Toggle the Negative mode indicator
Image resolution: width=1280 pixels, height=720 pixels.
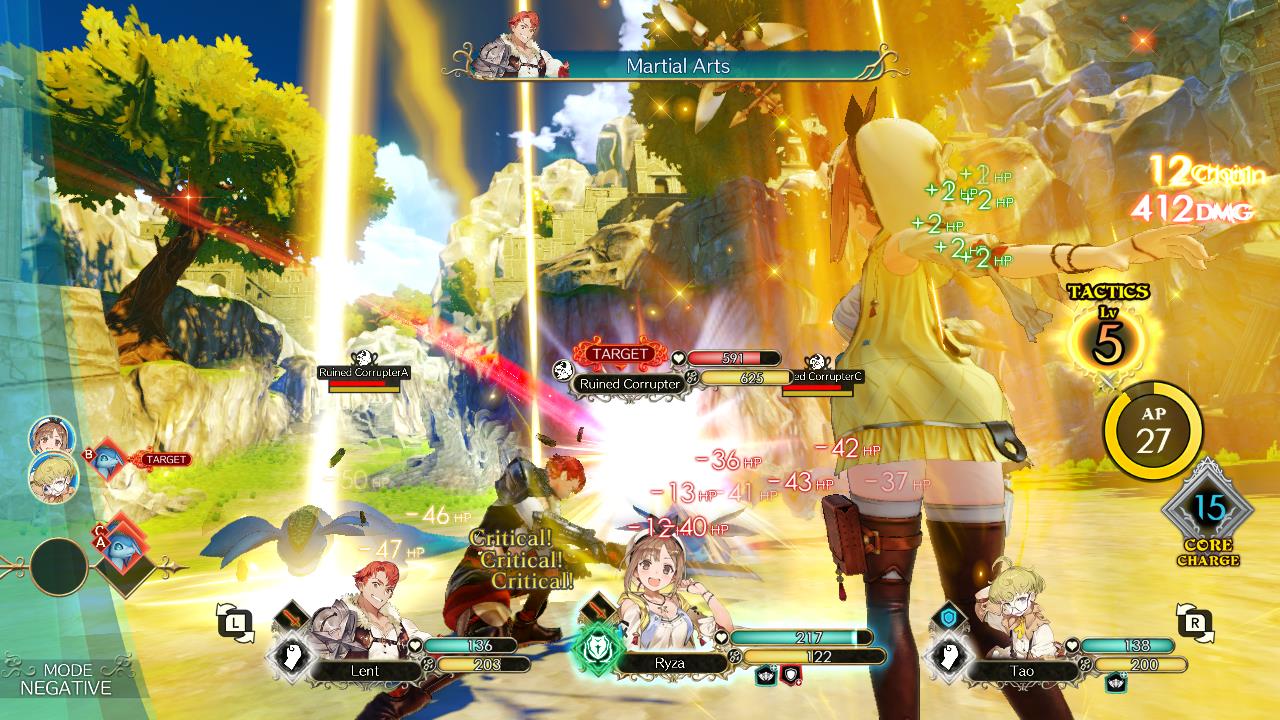(x=66, y=679)
